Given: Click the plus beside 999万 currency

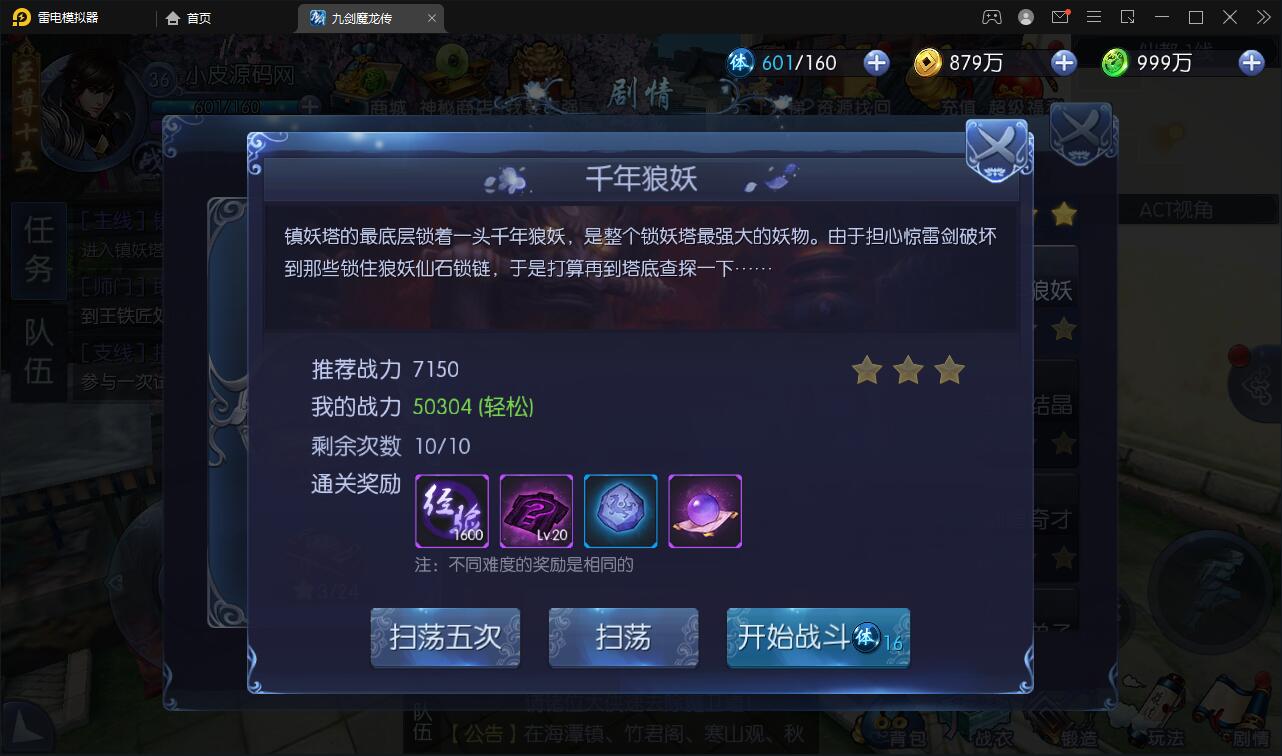Looking at the screenshot, I should click(x=1250, y=62).
